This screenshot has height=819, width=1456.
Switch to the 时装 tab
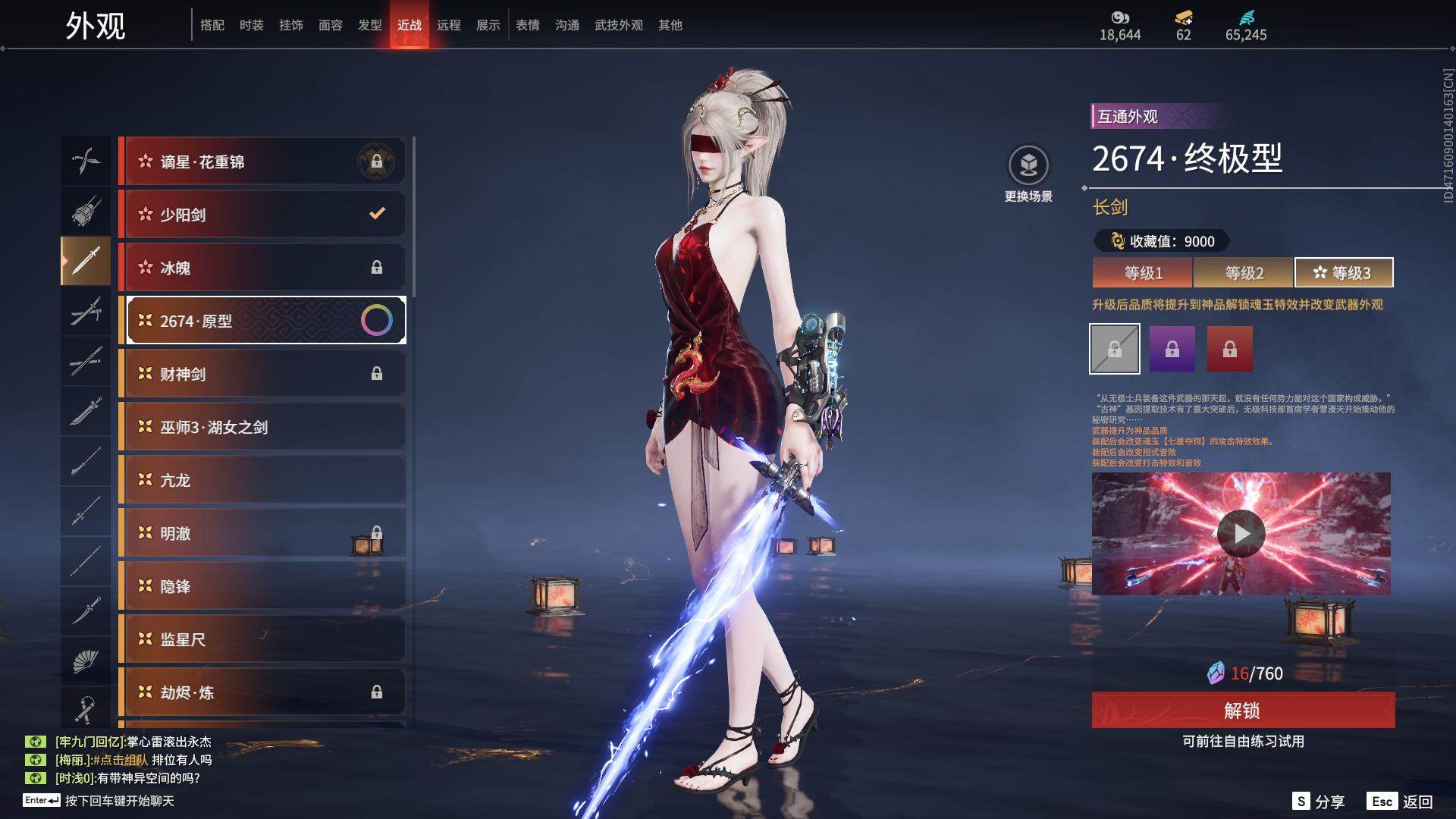[251, 25]
